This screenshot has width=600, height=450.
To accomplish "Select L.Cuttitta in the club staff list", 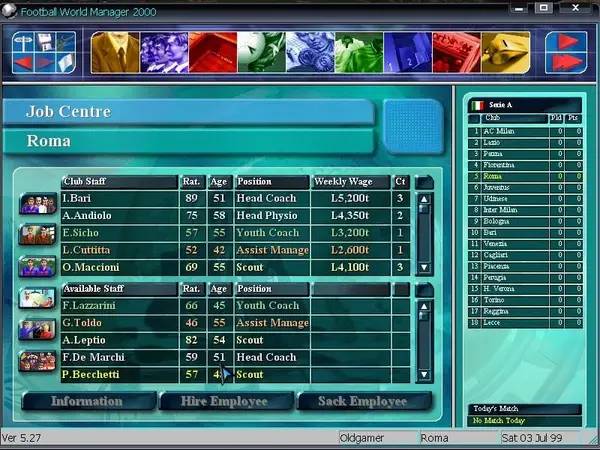I will (x=120, y=250).
